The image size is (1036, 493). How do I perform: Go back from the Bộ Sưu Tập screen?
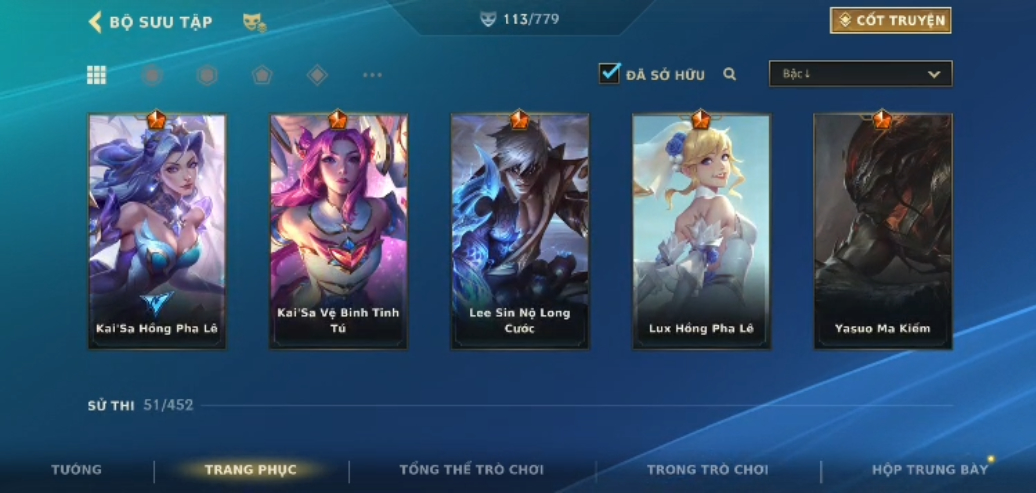click(96, 22)
